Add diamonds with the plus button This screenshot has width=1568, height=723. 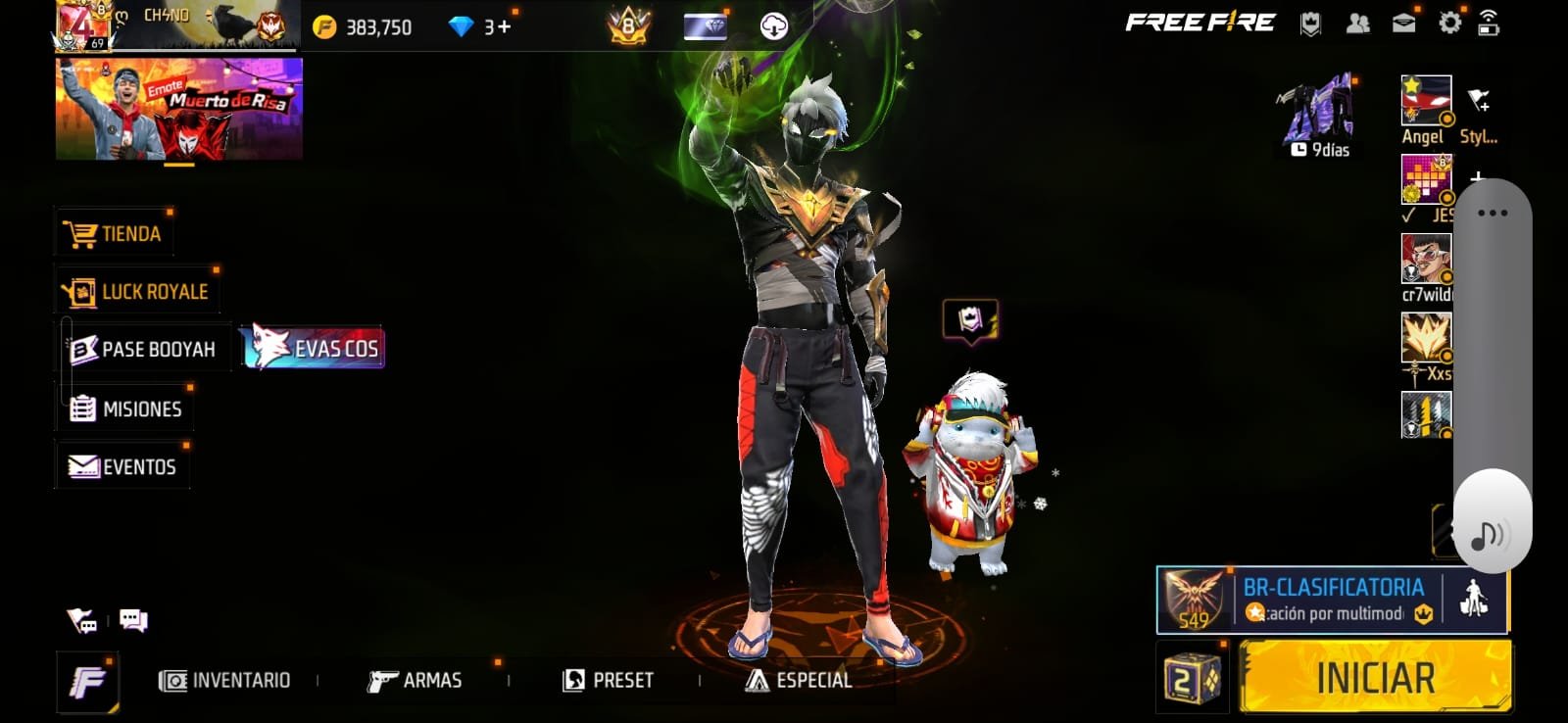504,26
